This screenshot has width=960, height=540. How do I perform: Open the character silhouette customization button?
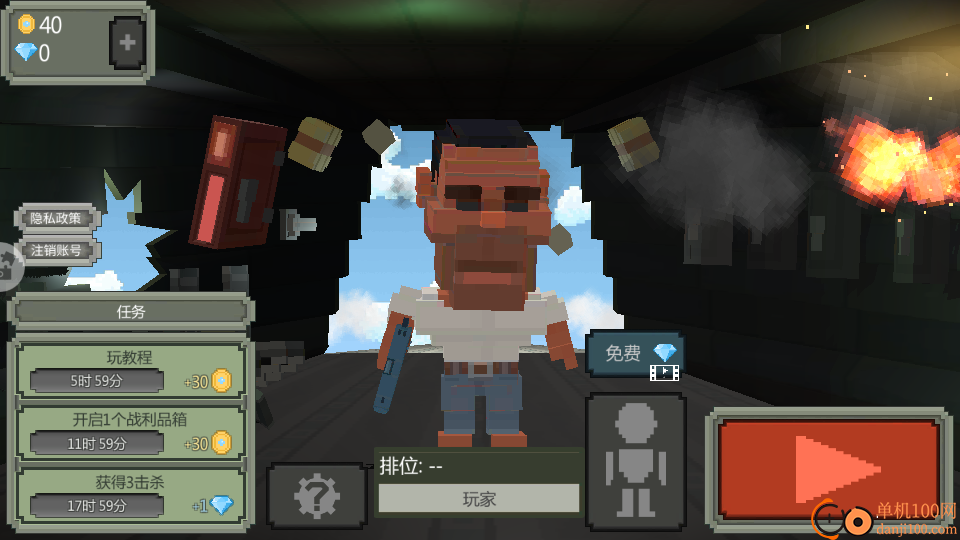pyautogui.click(x=635, y=460)
